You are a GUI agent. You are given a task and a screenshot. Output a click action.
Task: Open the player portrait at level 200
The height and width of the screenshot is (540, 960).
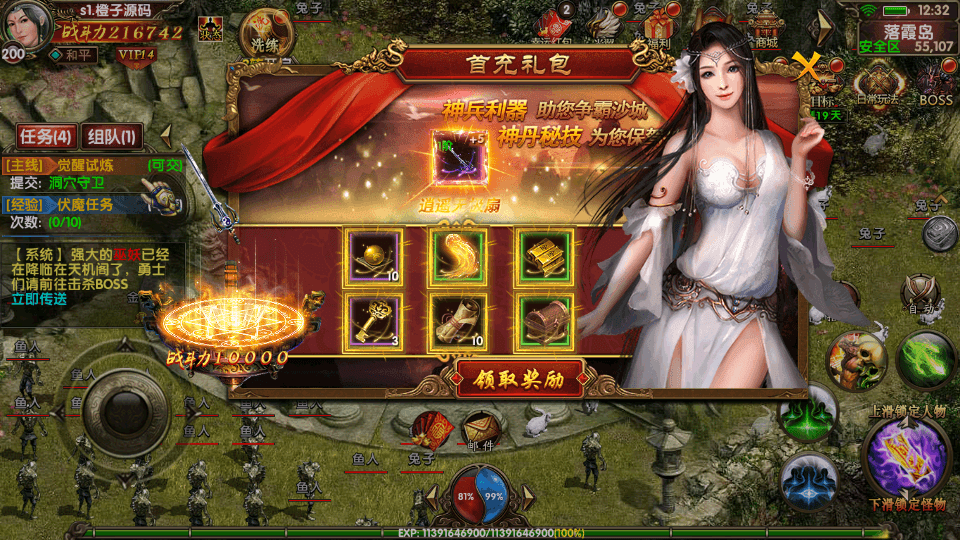tap(25, 27)
